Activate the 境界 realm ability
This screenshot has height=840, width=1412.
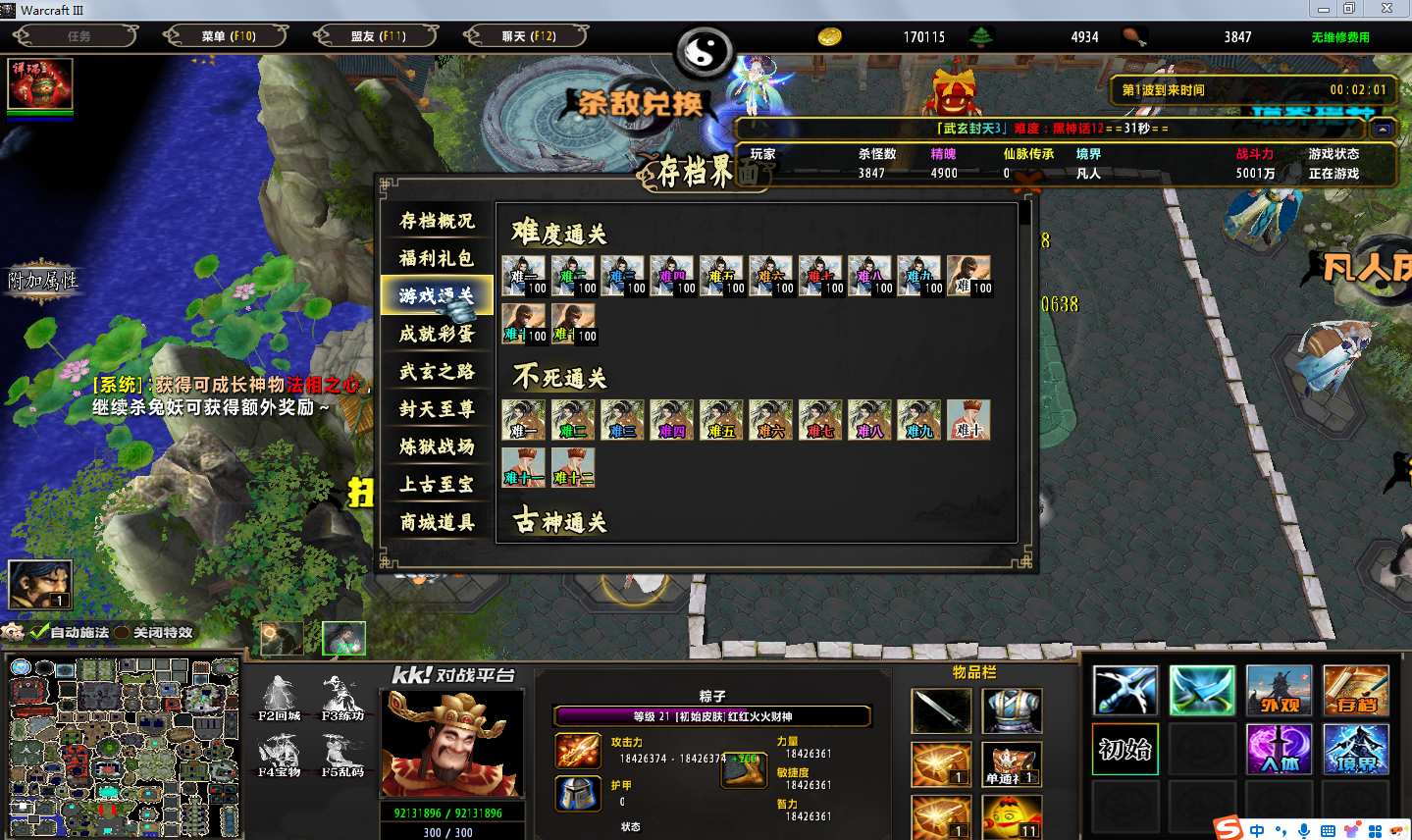click(1355, 750)
